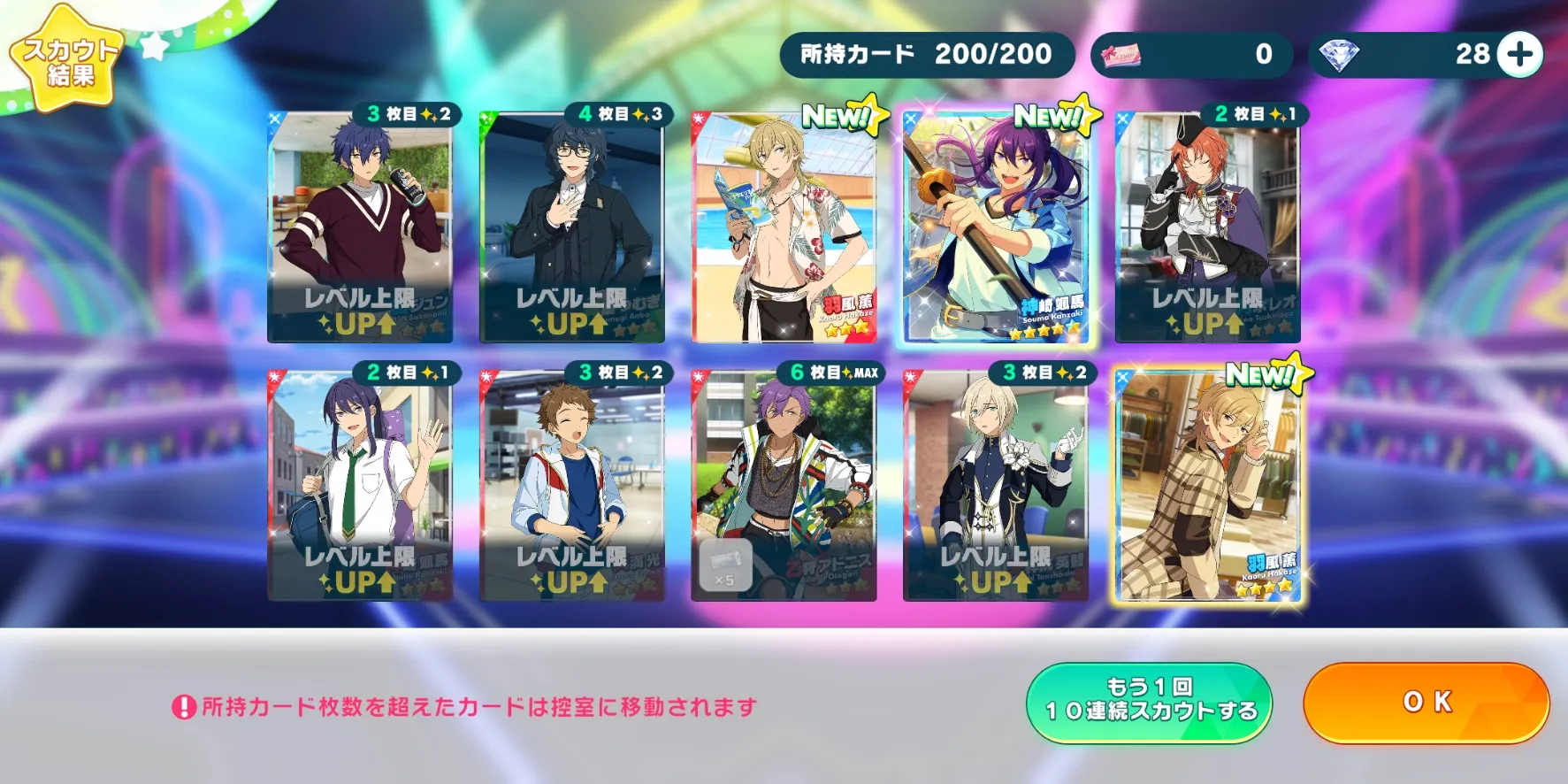1568x784 pixels.
Task: Choose the white-haired dark uniform card
Action: pos(996,486)
